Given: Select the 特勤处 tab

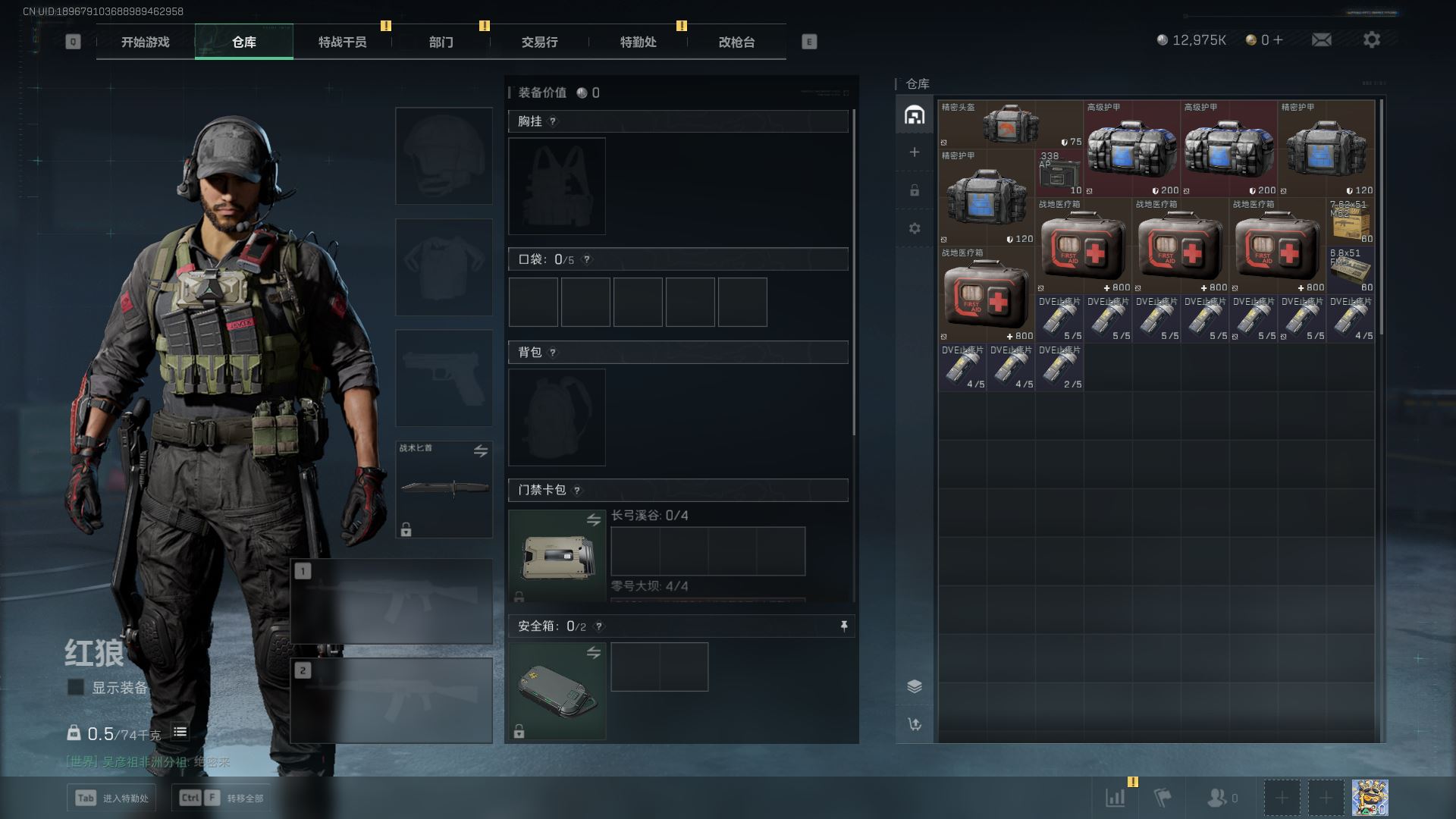Looking at the screenshot, I should (x=638, y=42).
